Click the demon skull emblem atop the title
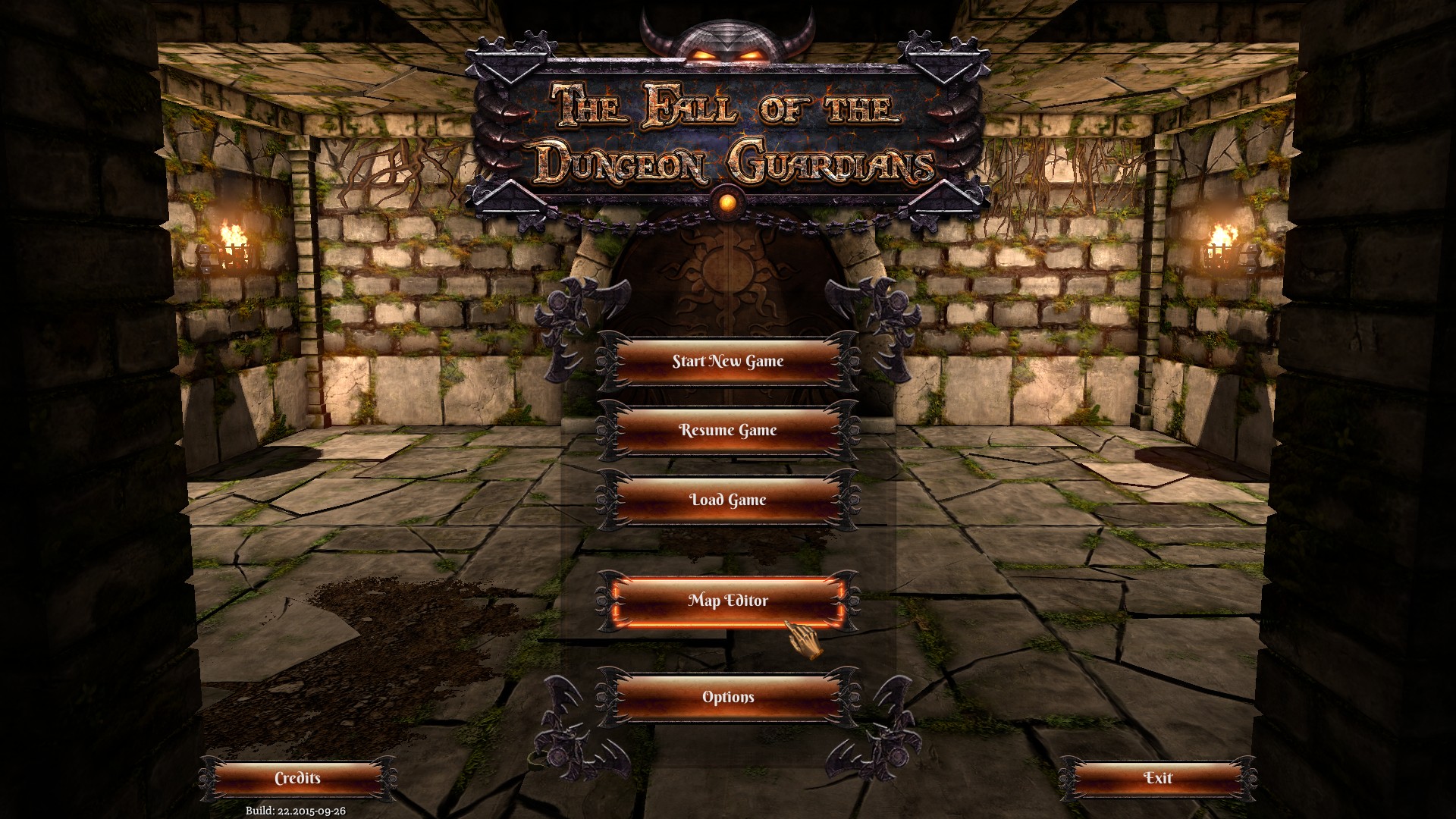This screenshot has height=819, width=1456. 726,38
